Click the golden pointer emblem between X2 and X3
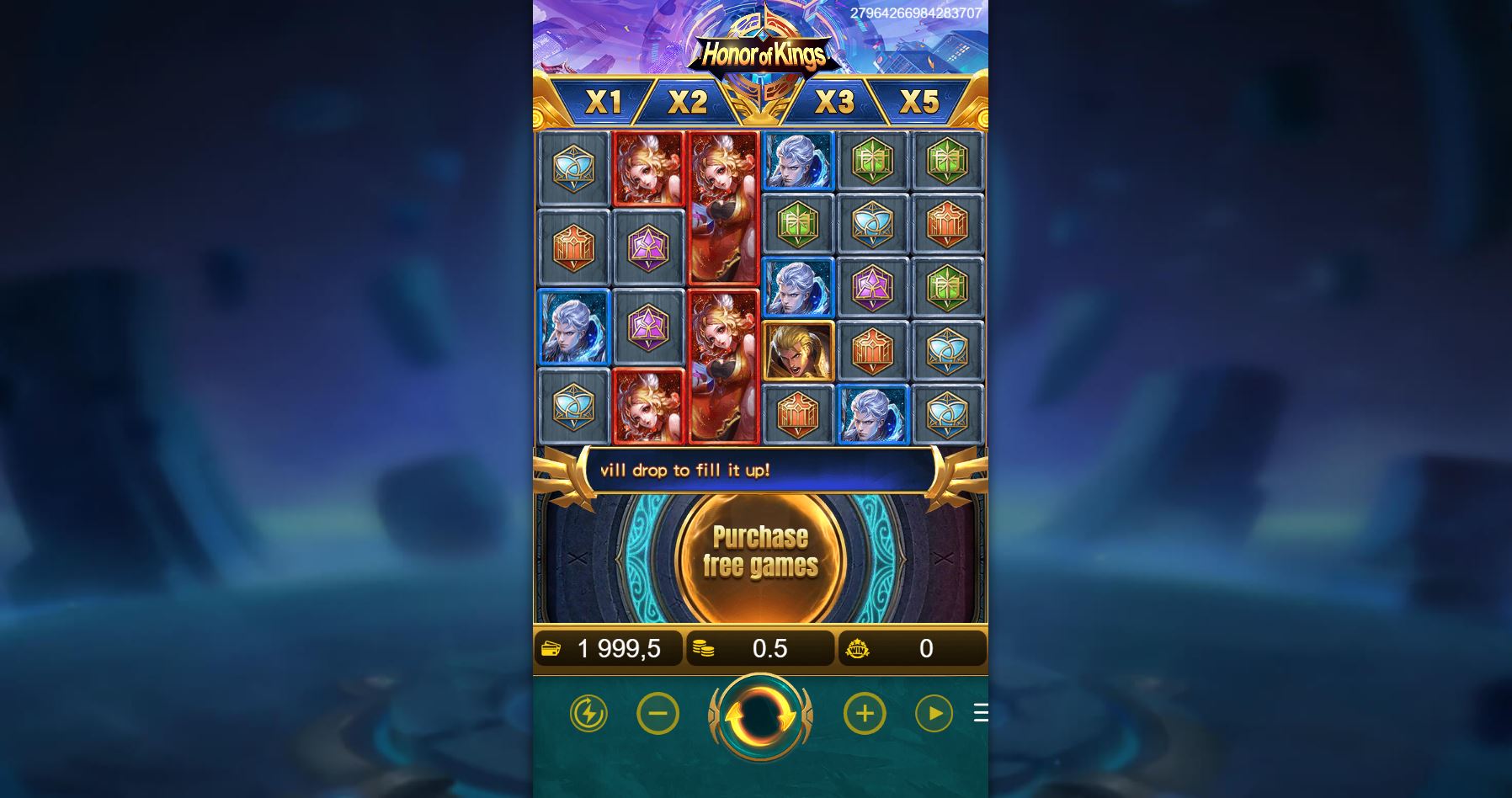Screen dimensions: 1512x798 (x=760, y=101)
